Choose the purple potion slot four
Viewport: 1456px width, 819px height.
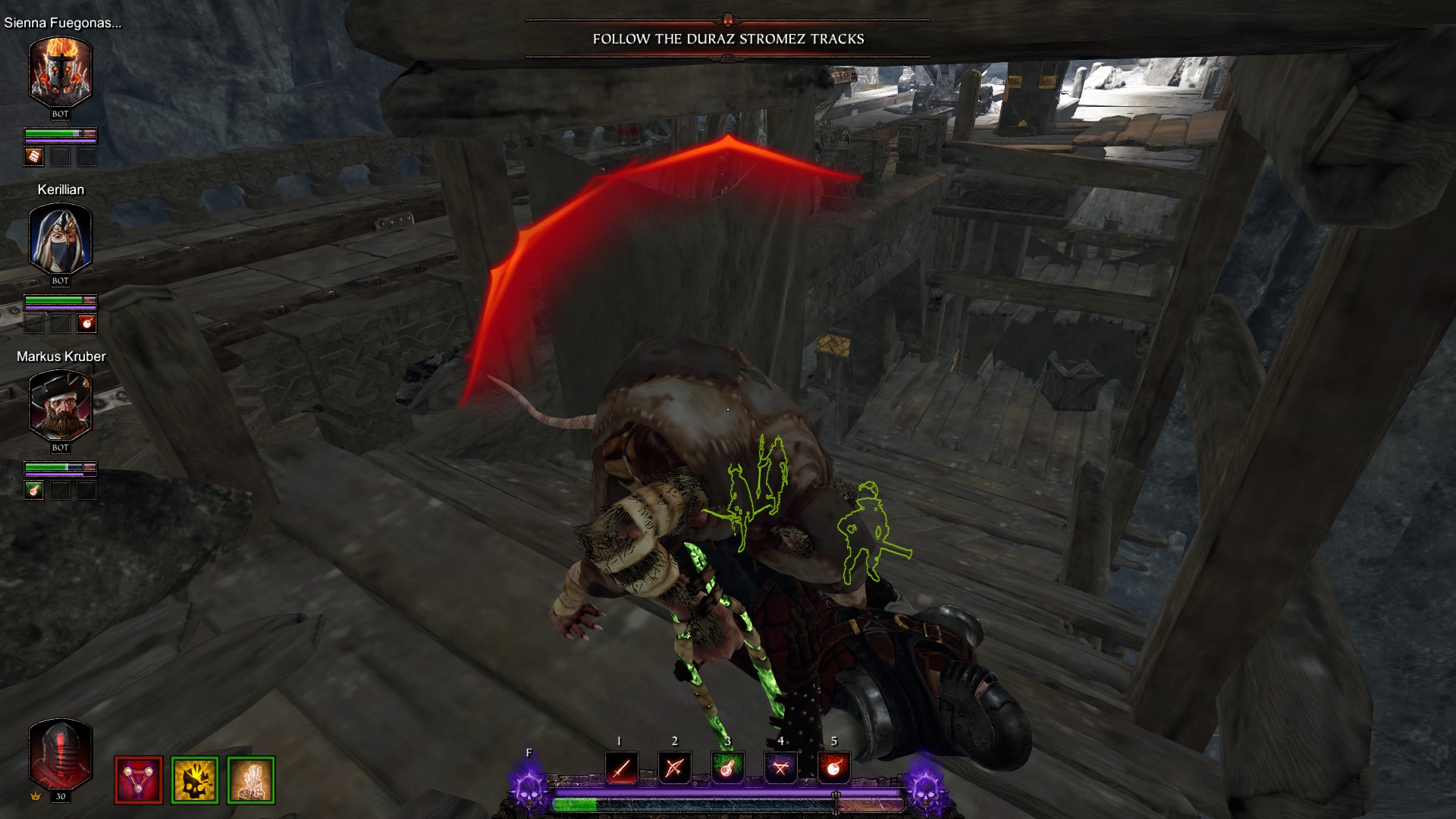[x=780, y=768]
